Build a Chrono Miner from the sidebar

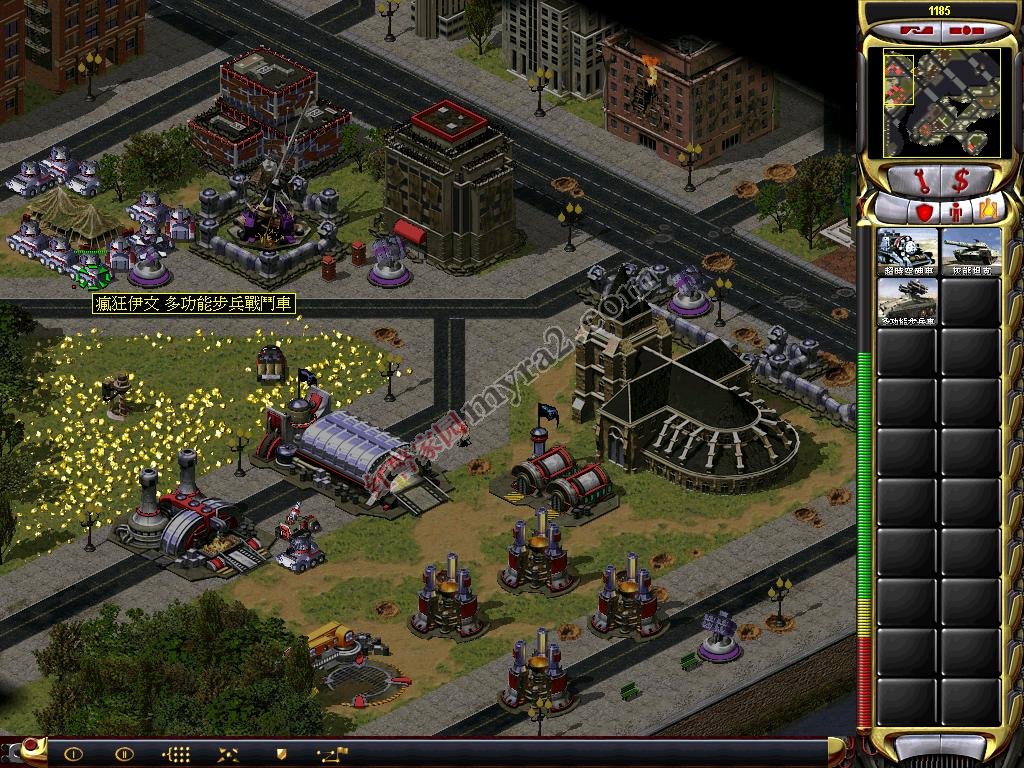click(x=908, y=252)
